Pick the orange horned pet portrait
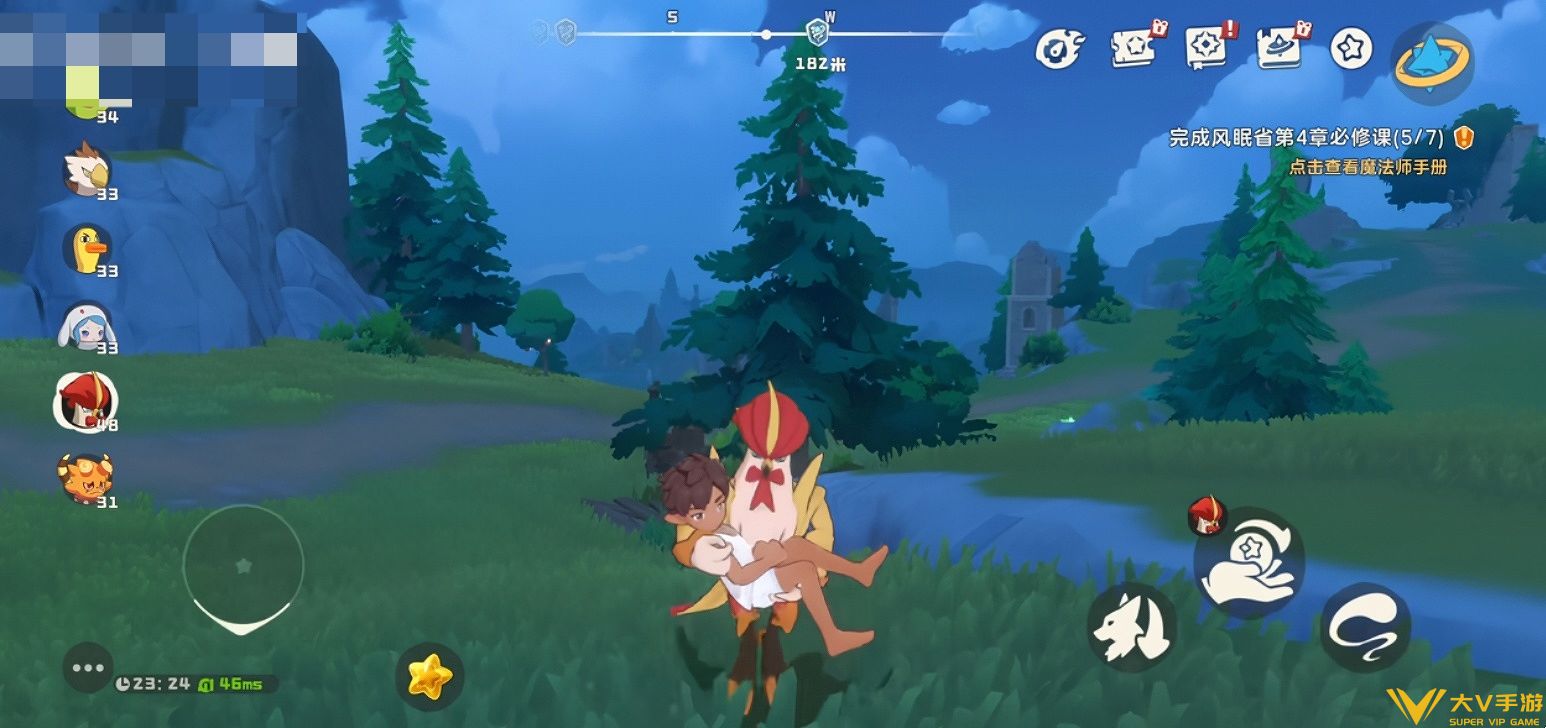 (x=86, y=479)
